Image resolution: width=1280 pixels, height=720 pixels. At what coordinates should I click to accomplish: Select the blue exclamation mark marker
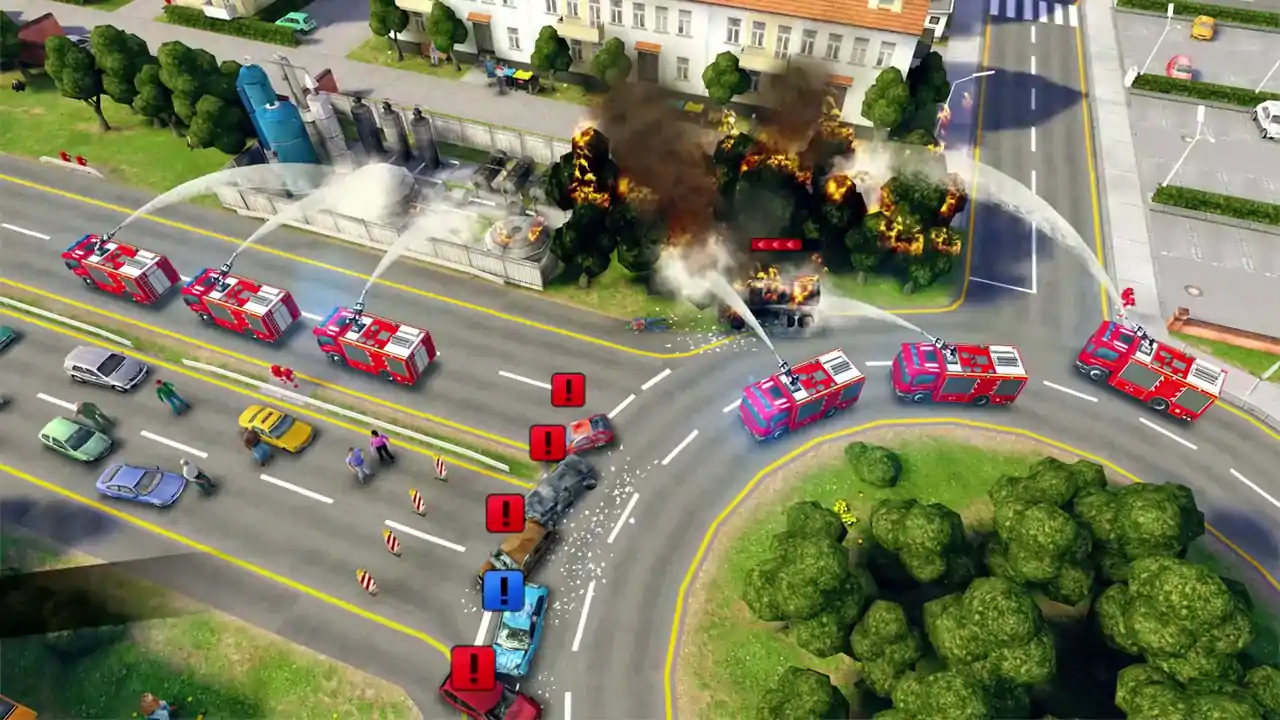click(x=503, y=591)
